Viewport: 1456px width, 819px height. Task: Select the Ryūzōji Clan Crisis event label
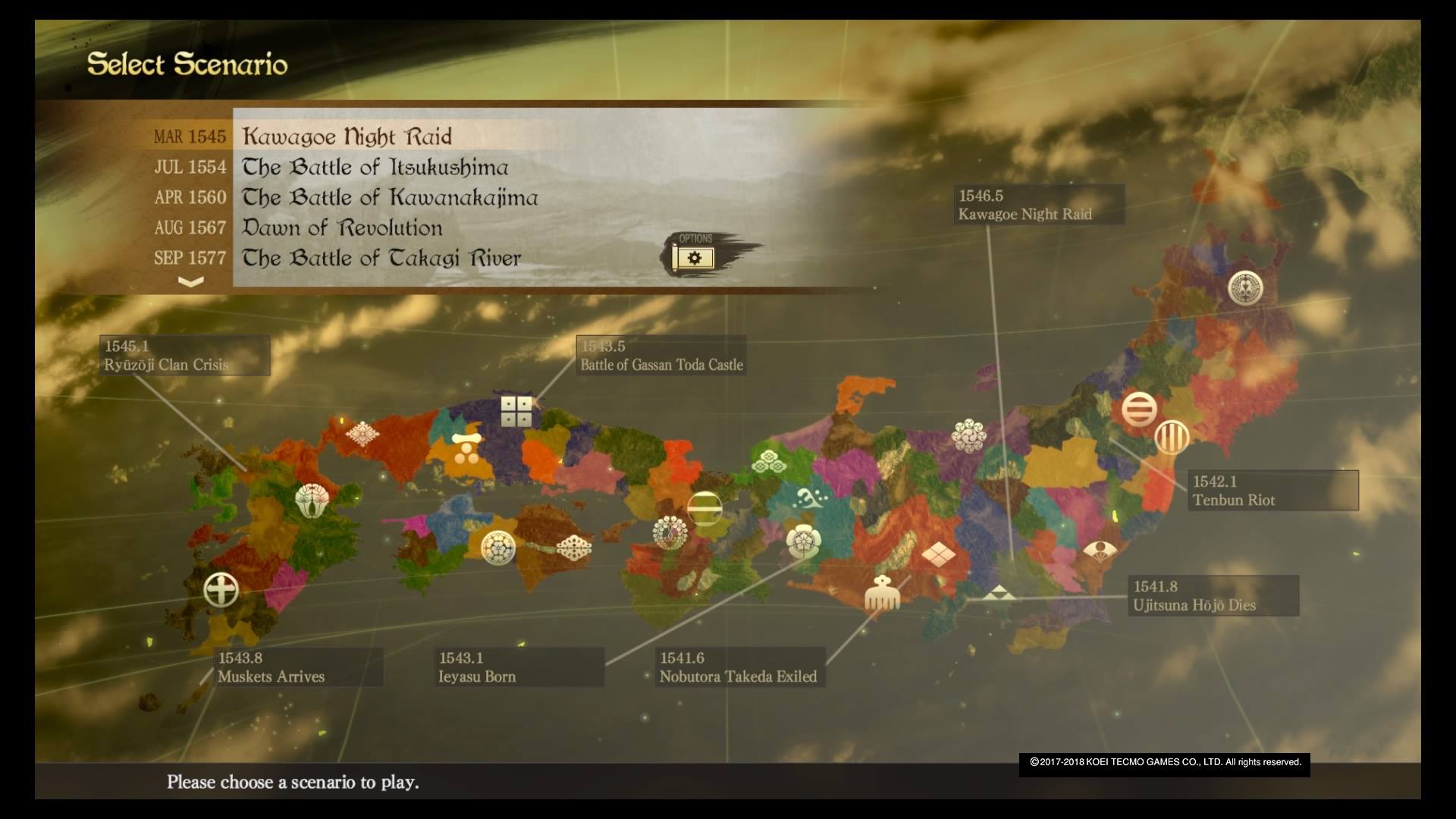(184, 356)
